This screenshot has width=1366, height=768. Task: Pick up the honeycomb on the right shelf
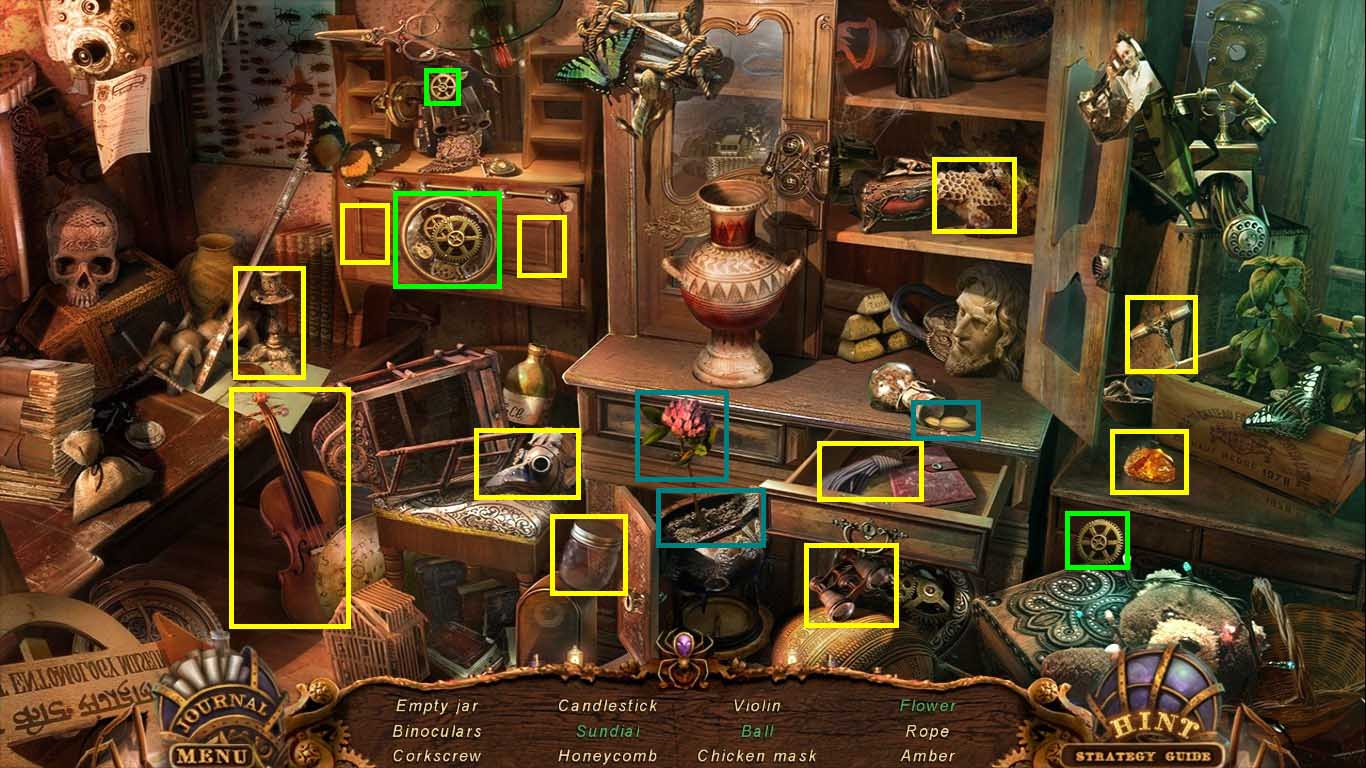tap(975, 192)
